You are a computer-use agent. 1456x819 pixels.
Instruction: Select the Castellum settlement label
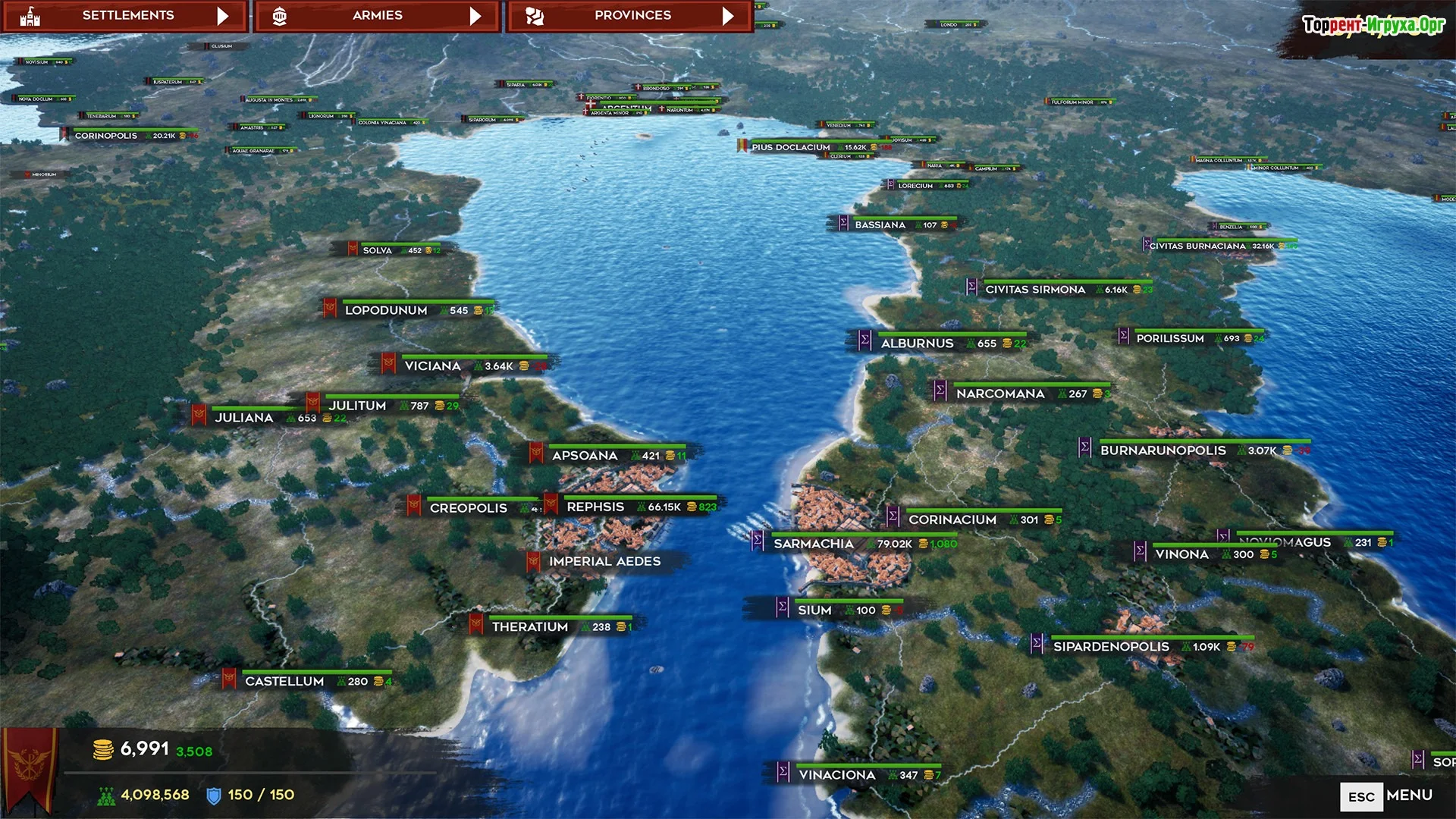tap(284, 682)
